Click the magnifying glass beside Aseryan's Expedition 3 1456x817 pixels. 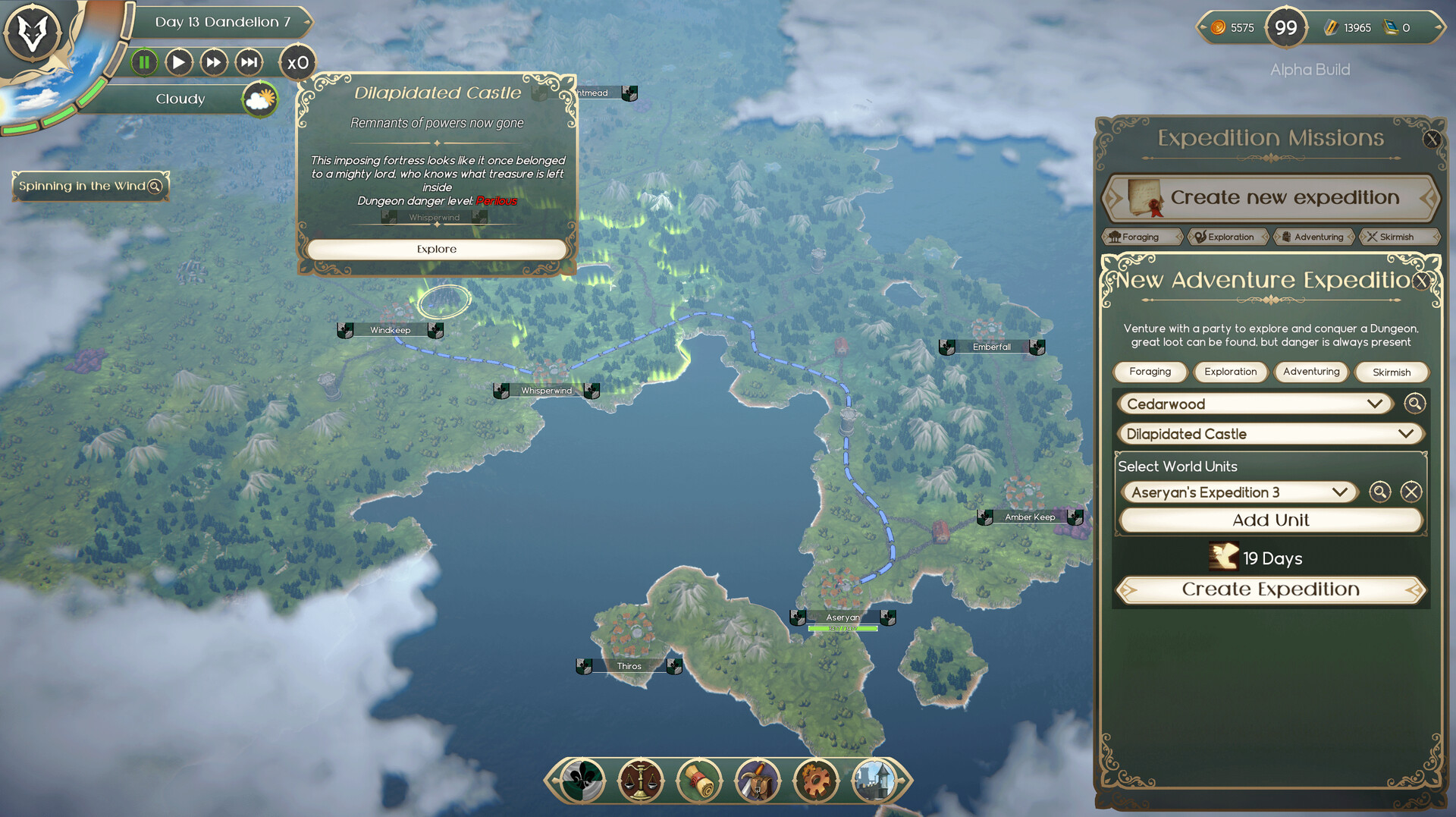pos(1380,492)
